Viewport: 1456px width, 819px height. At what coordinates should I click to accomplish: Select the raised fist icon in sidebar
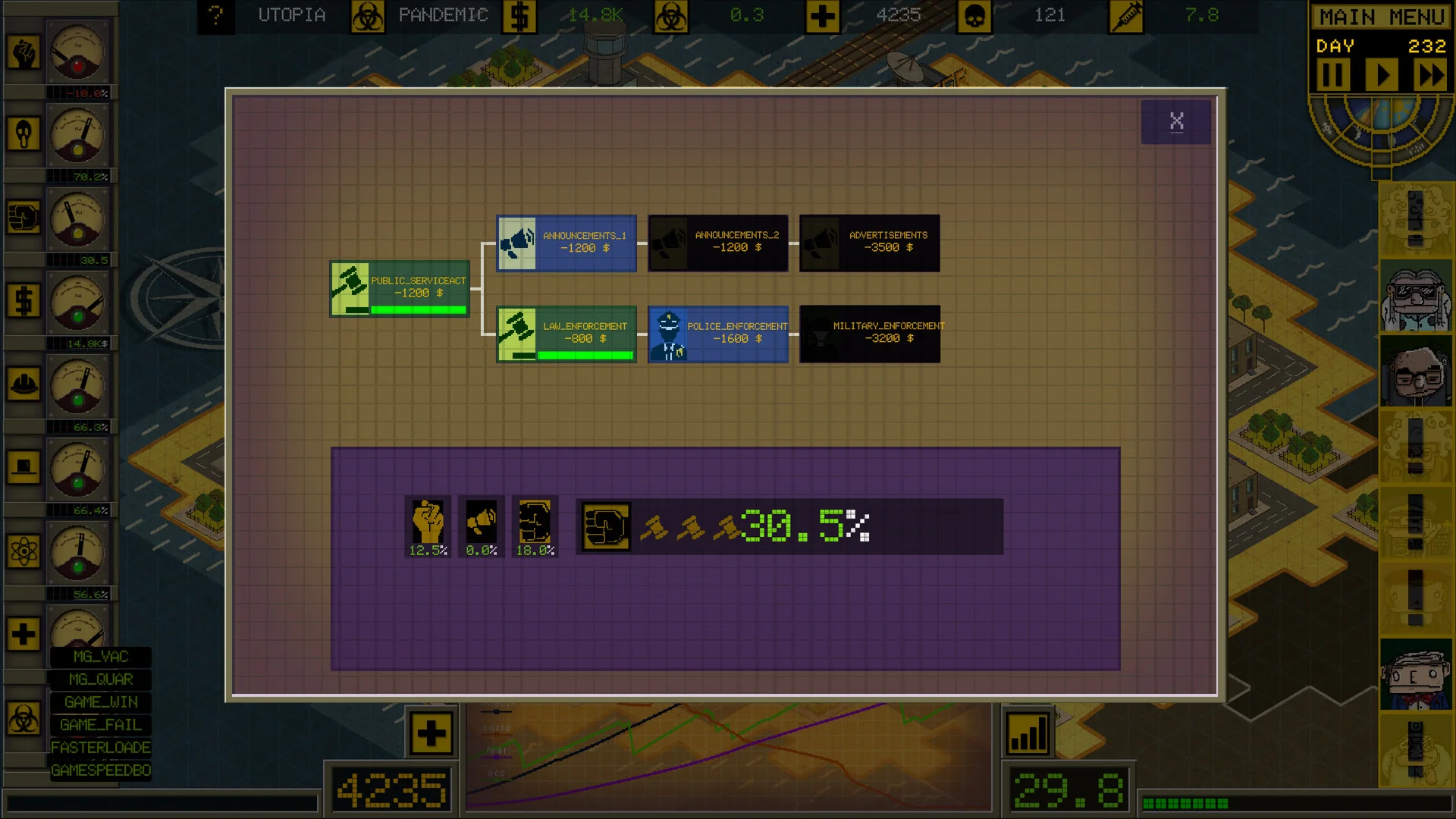click(24, 53)
